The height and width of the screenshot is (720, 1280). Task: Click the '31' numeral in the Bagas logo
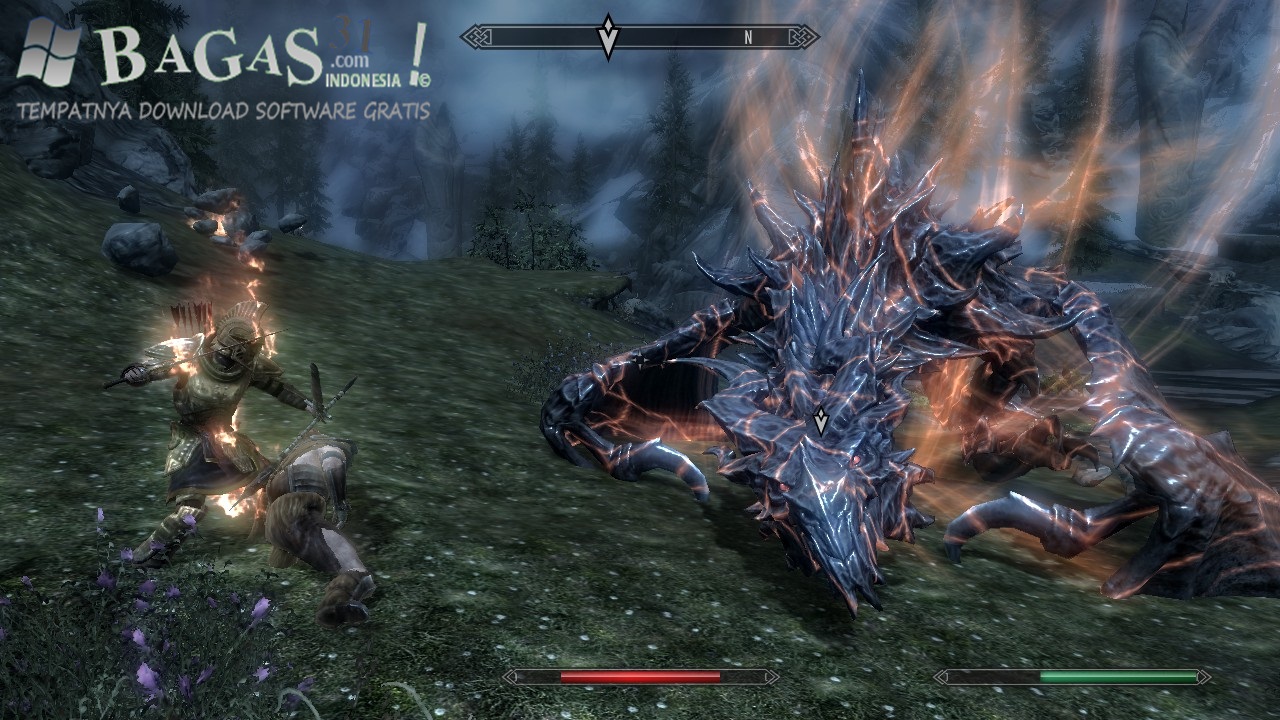pyautogui.click(x=352, y=34)
